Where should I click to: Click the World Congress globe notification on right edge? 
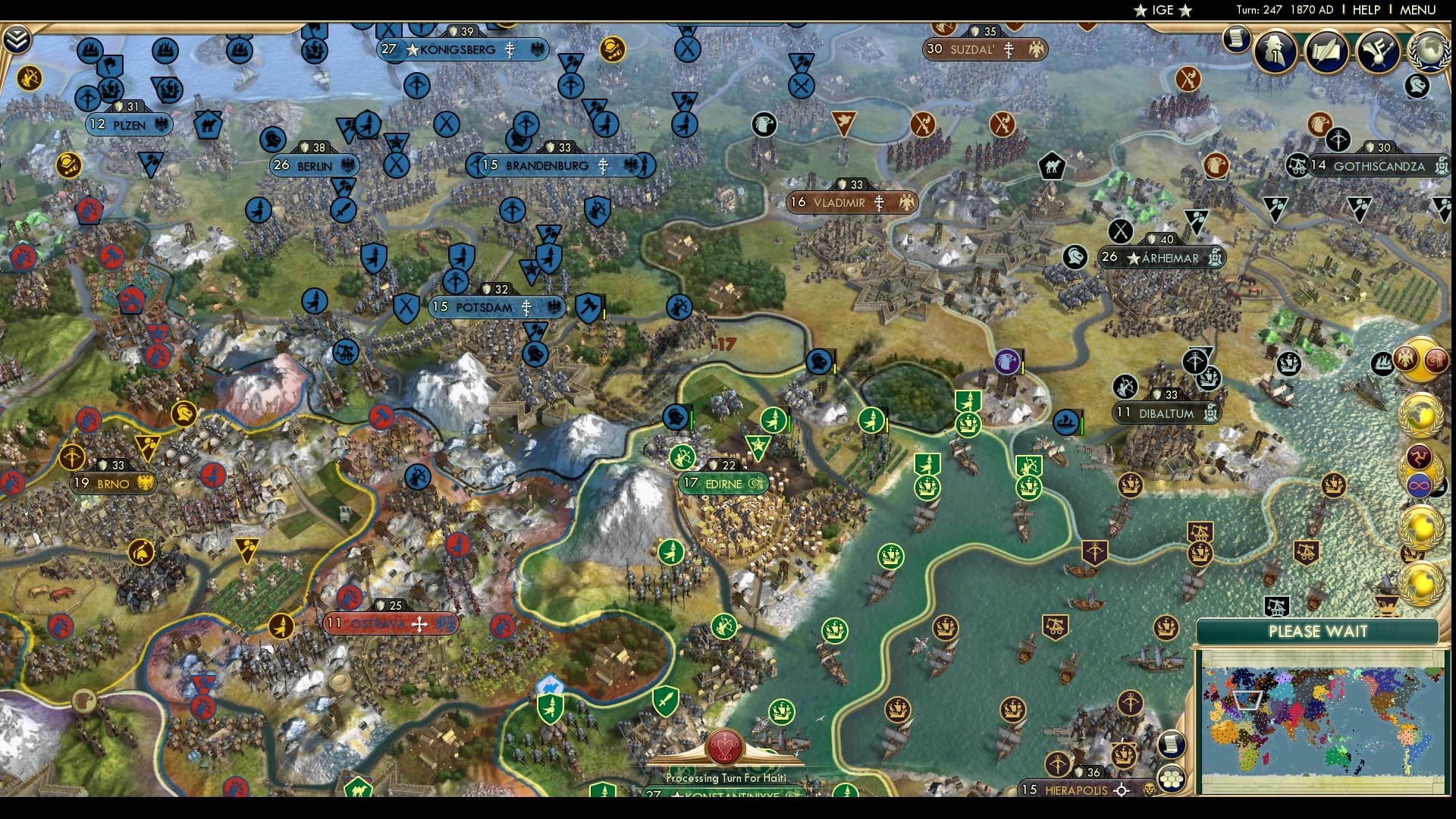pos(1420,415)
